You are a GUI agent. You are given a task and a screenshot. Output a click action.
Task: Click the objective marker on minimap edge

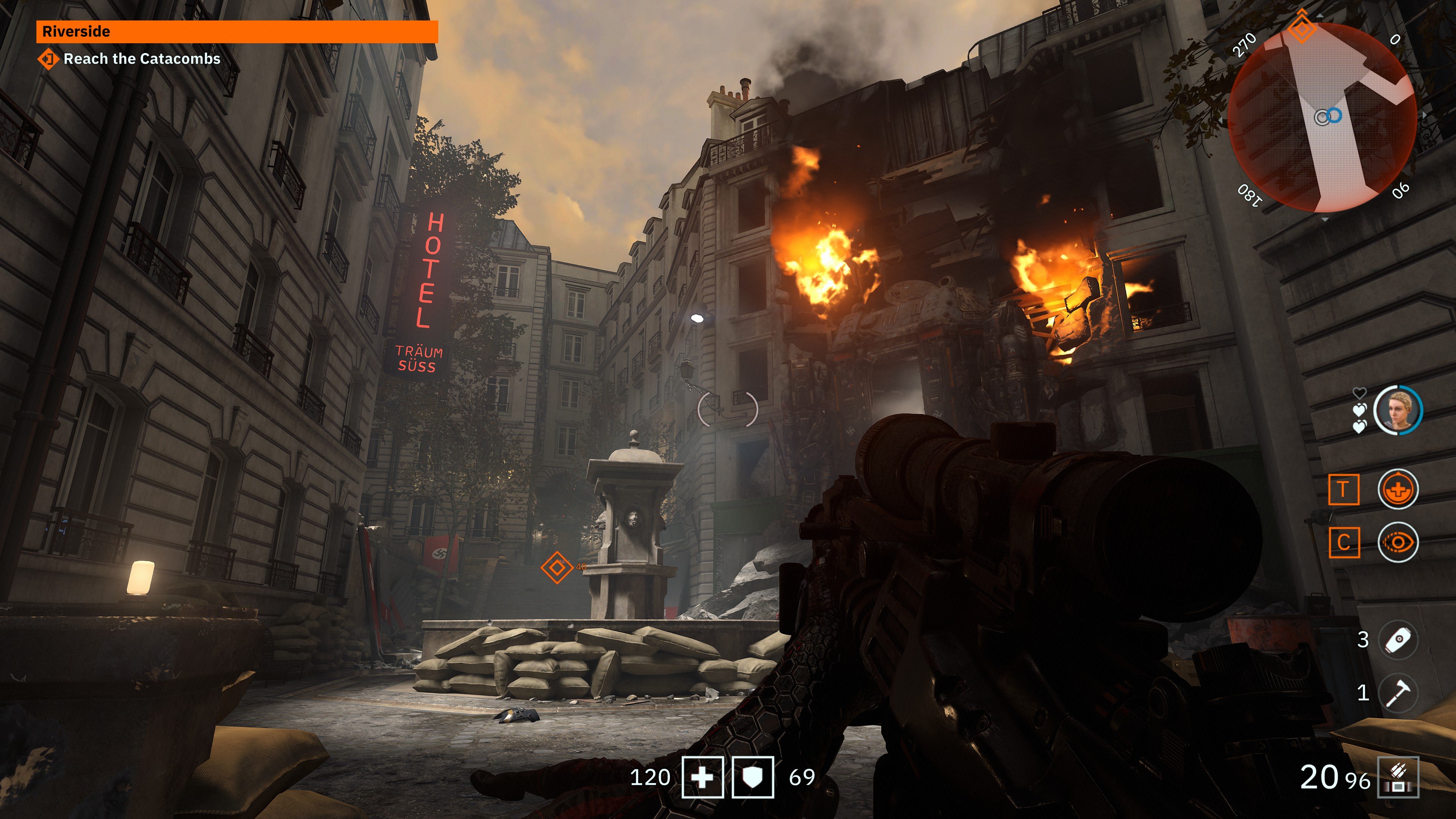click(1302, 27)
